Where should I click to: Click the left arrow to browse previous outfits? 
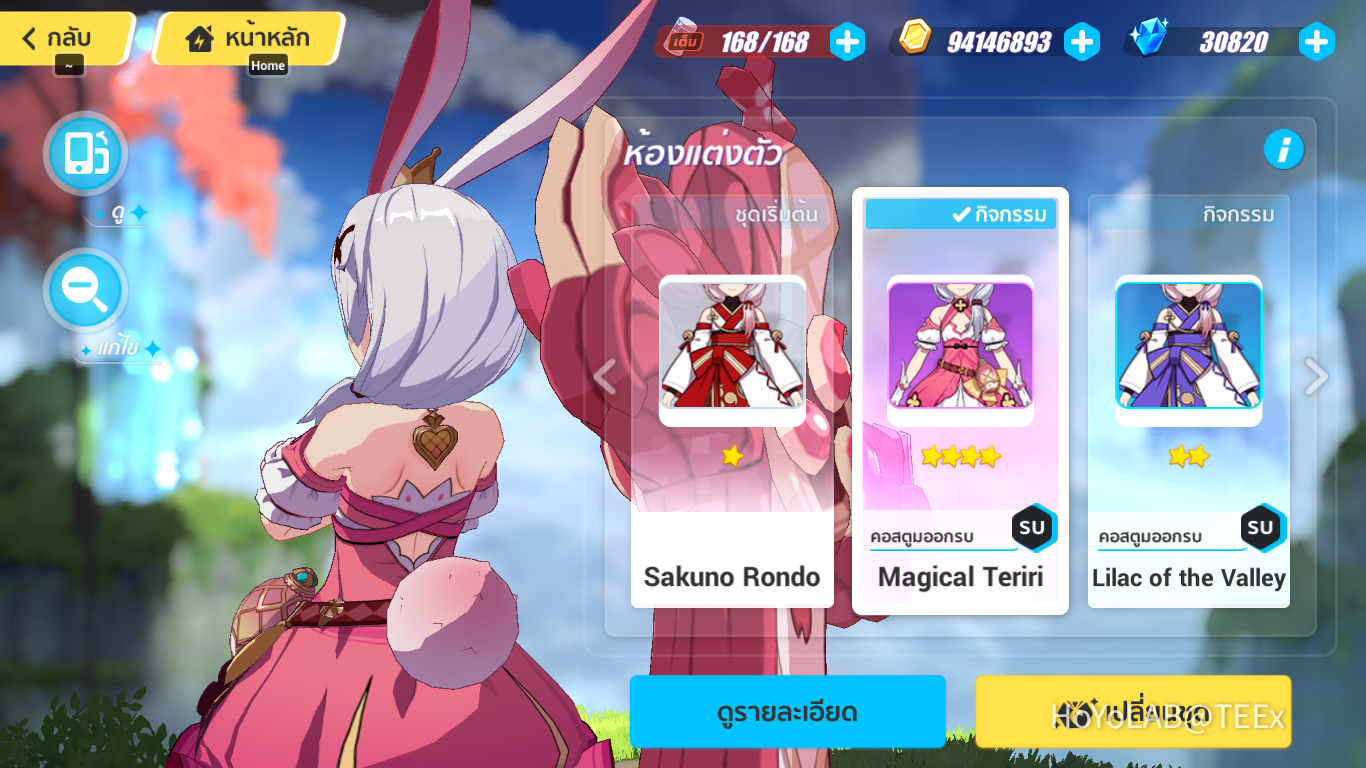604,376
